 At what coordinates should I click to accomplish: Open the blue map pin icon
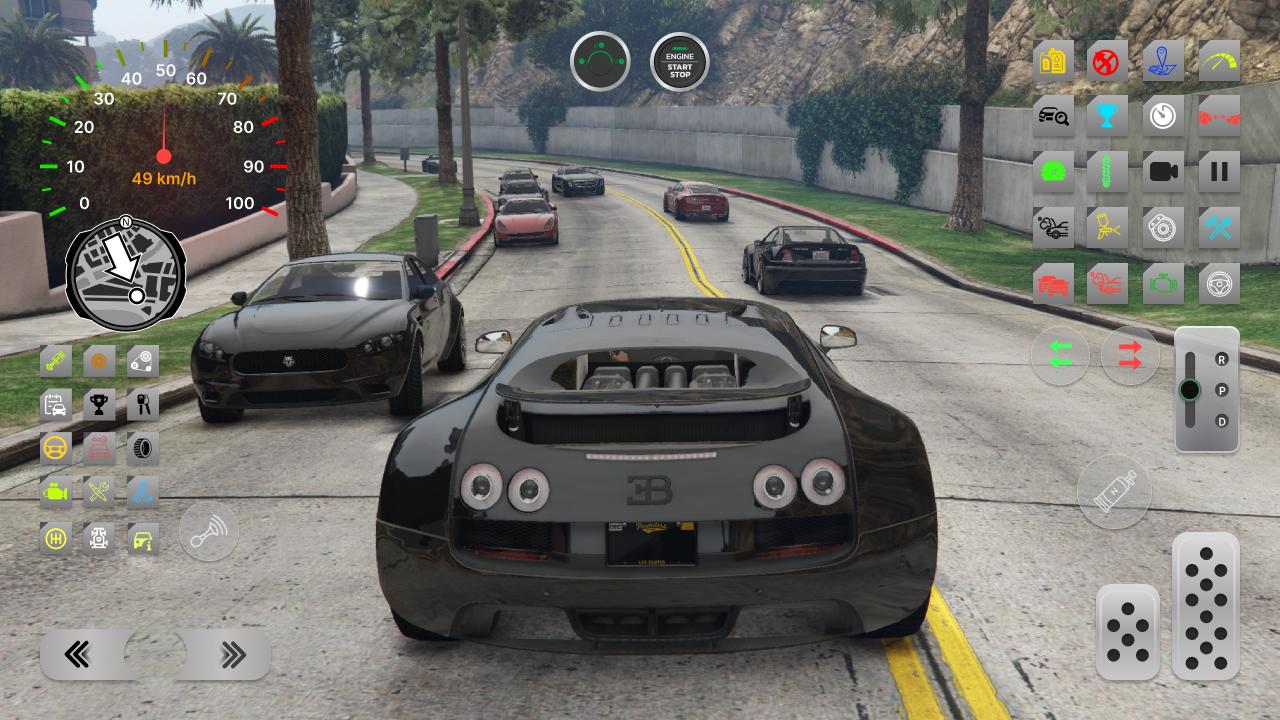(1163, 60)
